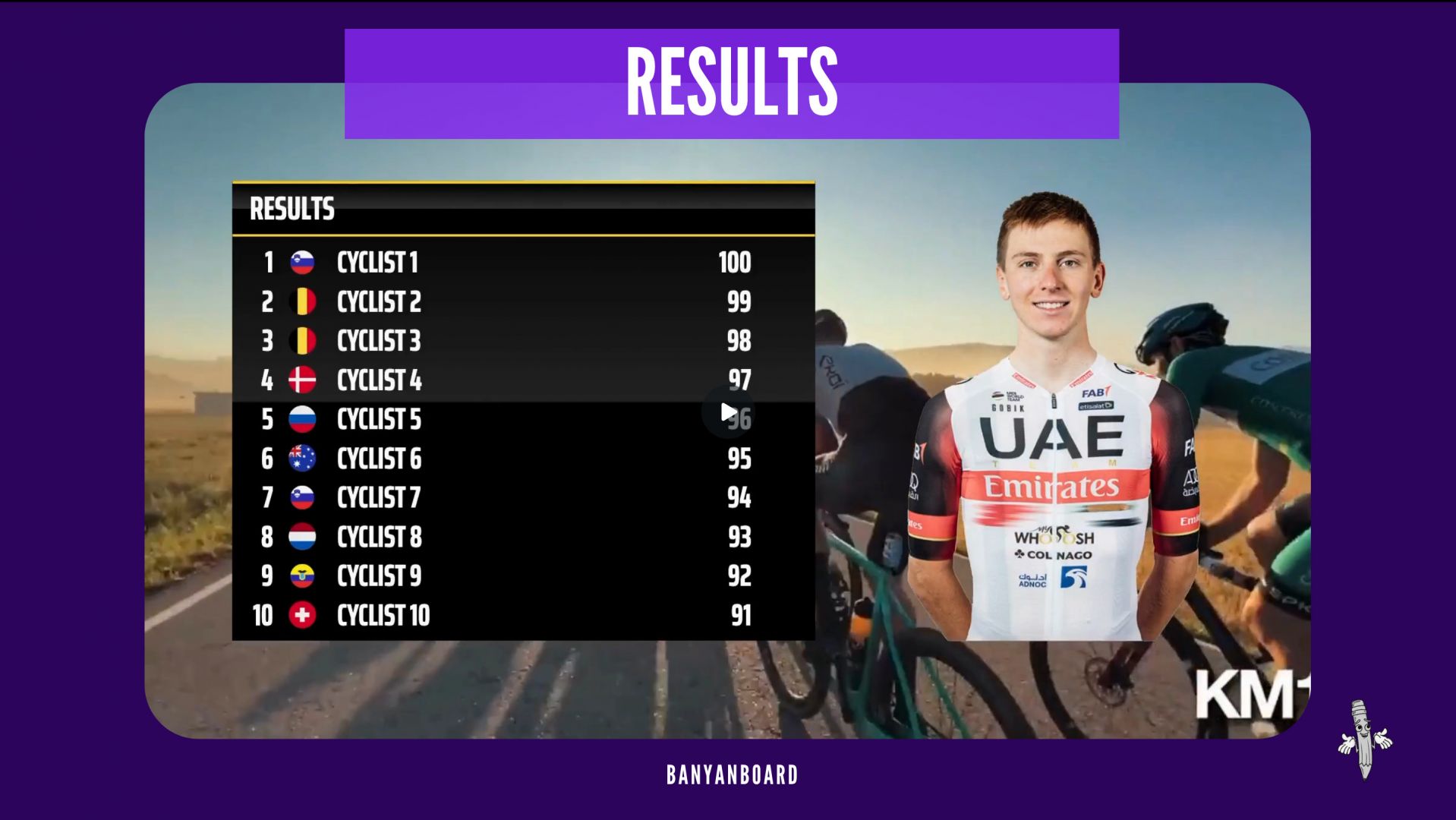Select Cyclist 6 with the Australian flag
Image resolution: width=1456 pixels, height=820 pixels.
[x=379, y=459]
